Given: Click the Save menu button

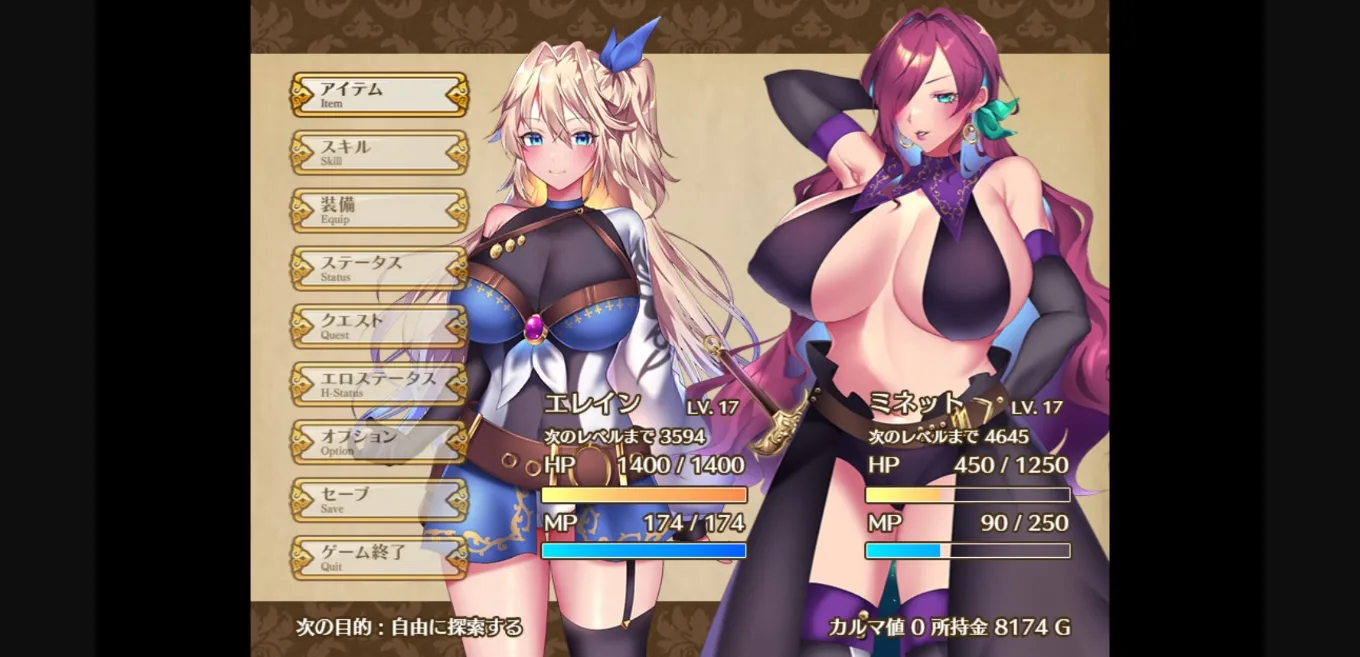Looking at the screenshot, I should pos(379,500).
